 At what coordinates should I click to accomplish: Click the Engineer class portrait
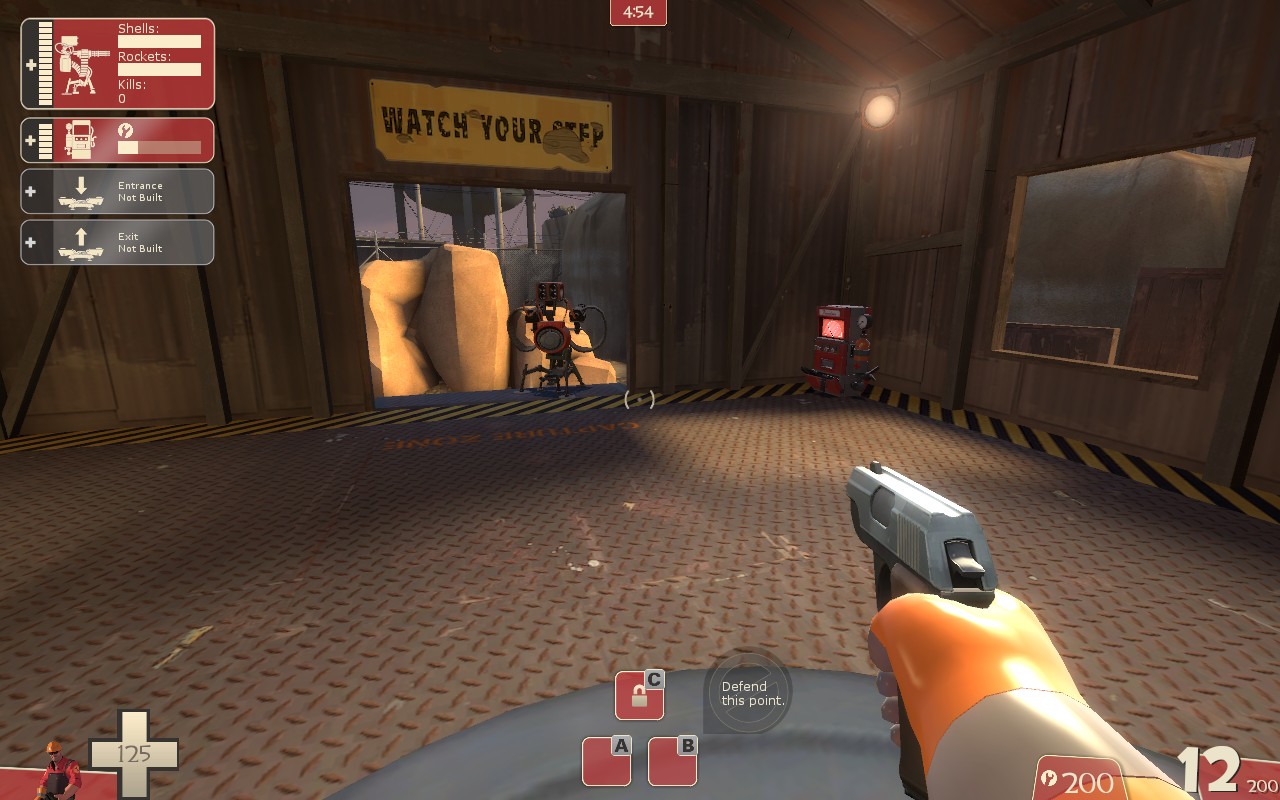[x=60, y=771]
